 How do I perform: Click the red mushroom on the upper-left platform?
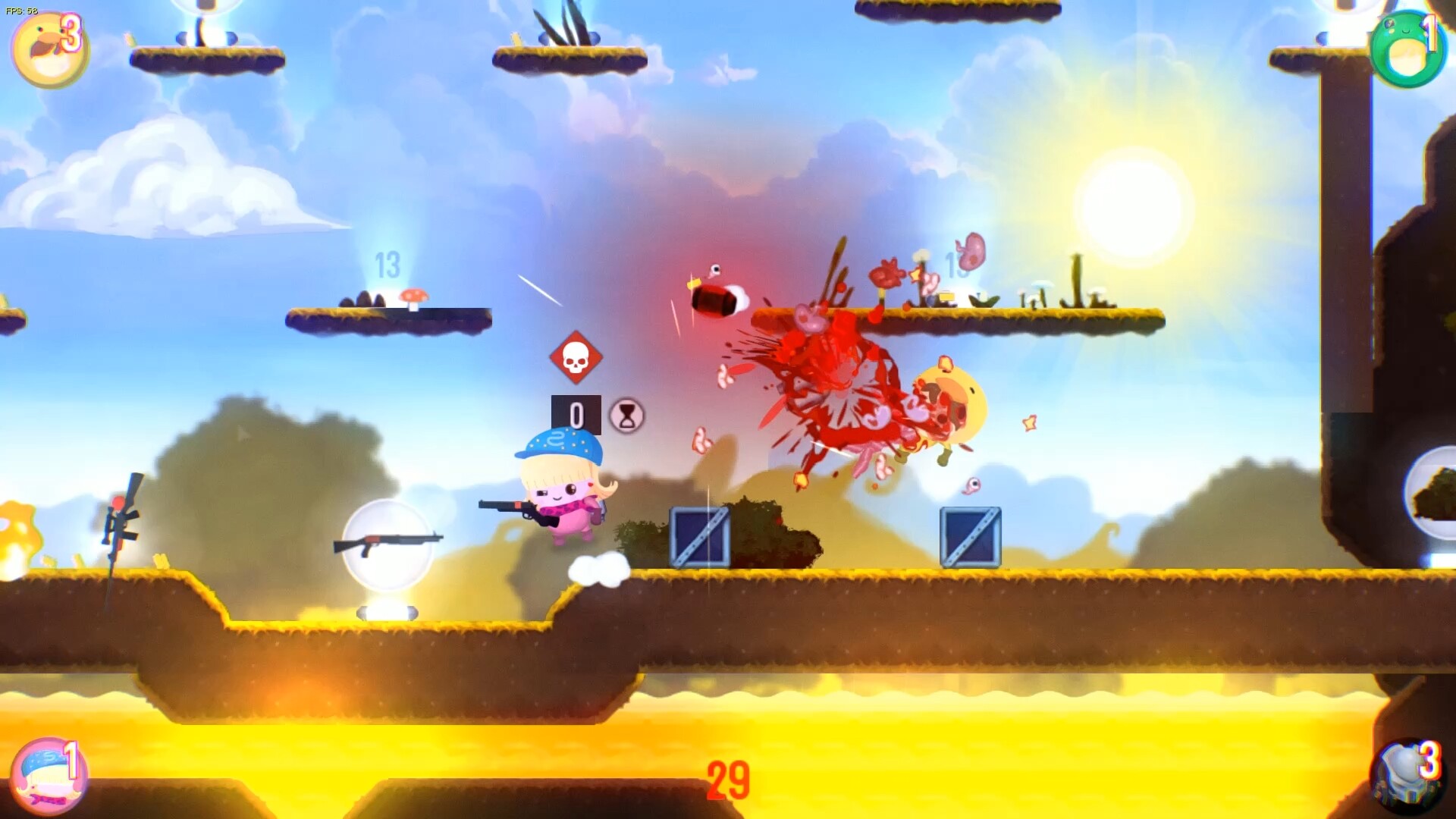412,296
